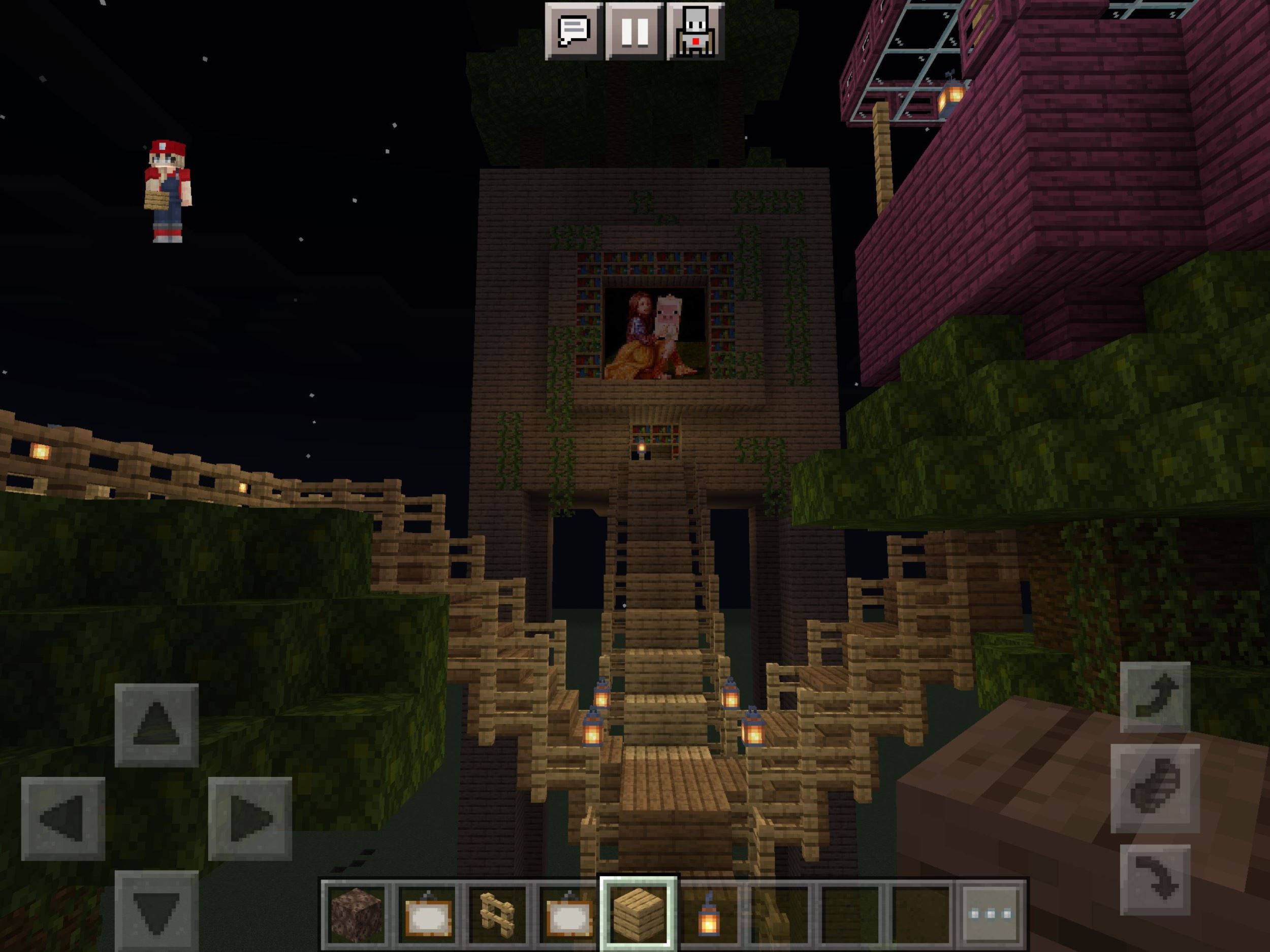Open the emote character button
Viewport: 1270px width, 952px height.
[x=695, y=31]
